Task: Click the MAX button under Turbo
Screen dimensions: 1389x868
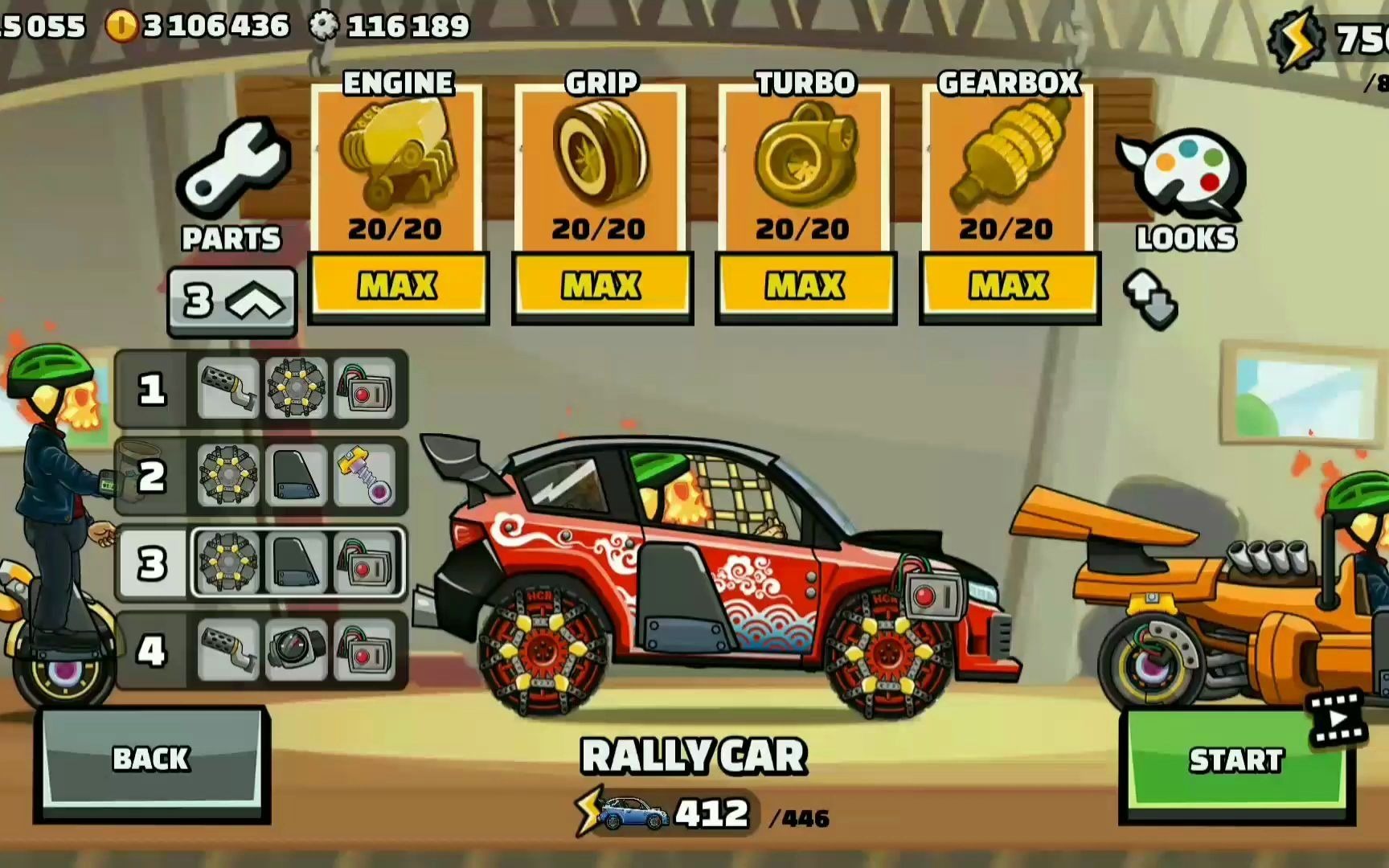Action: pos(805,285)
